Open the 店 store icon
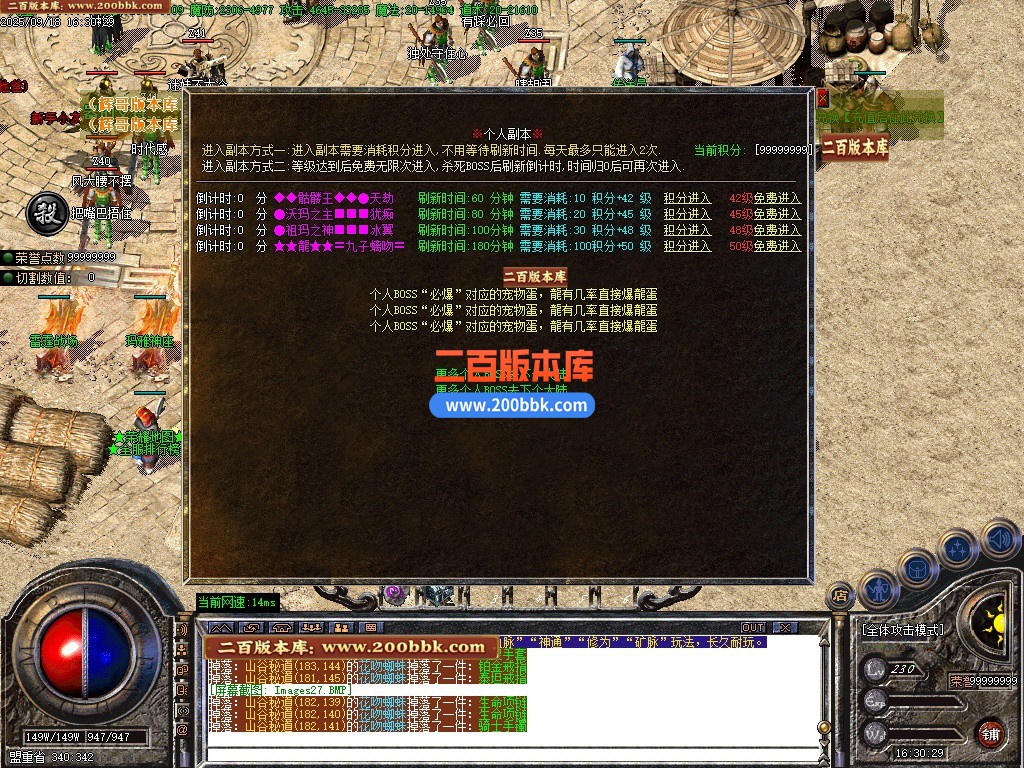This screenshot has height=768, width=1024. [840, 596]
